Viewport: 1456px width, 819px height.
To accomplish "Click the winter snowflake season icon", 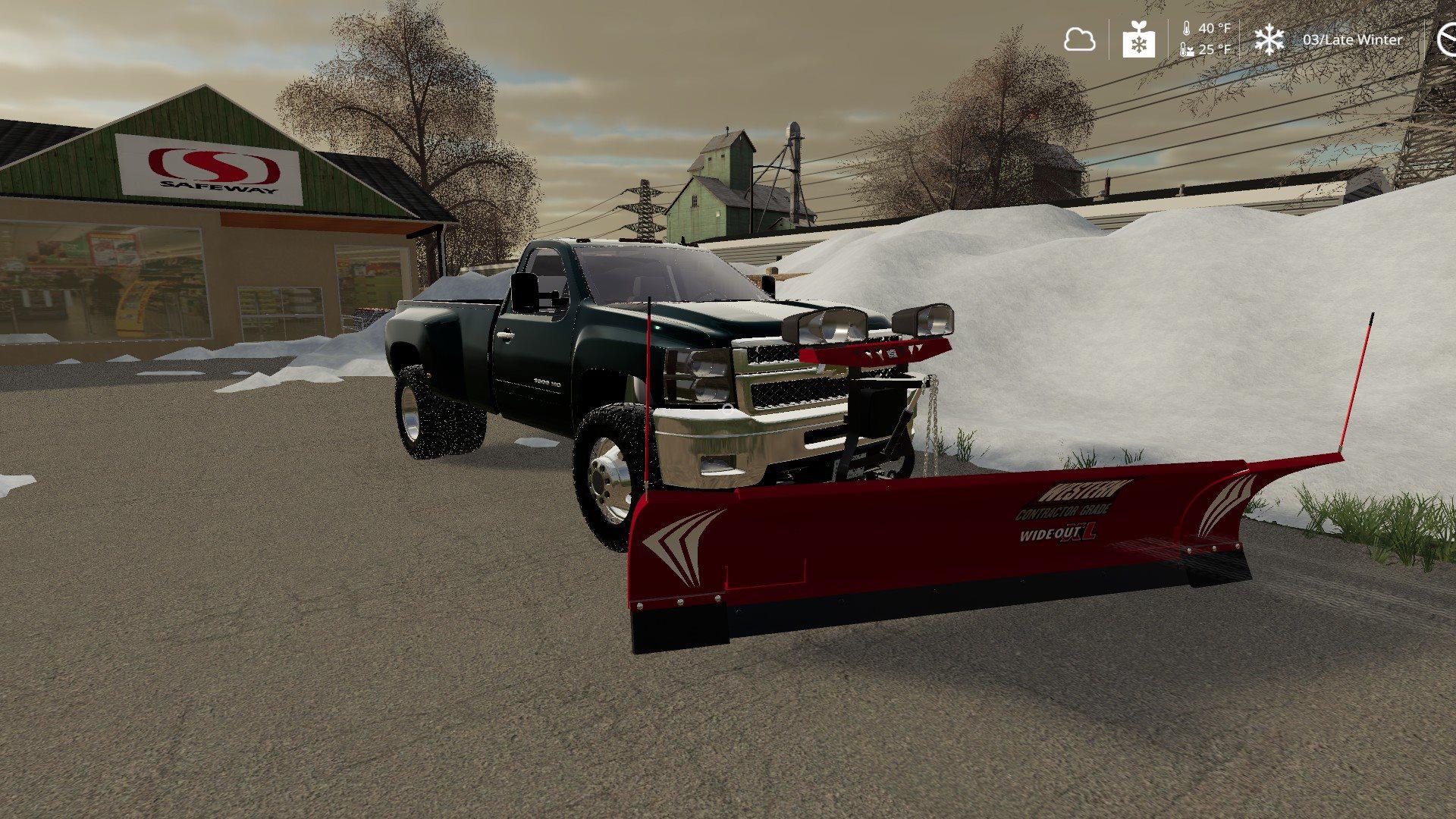I will [1269, 39].
